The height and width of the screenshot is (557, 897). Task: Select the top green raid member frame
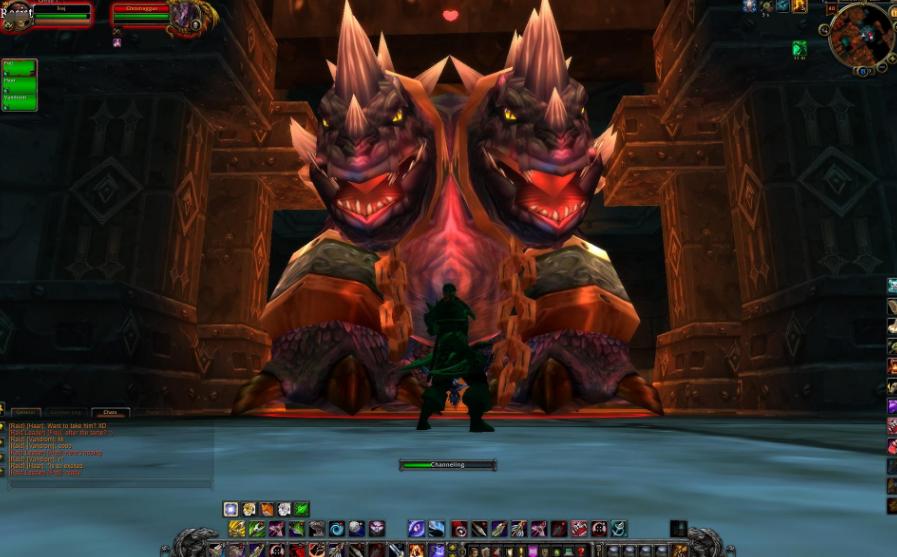pyautogui.click(x=19, y=68)
